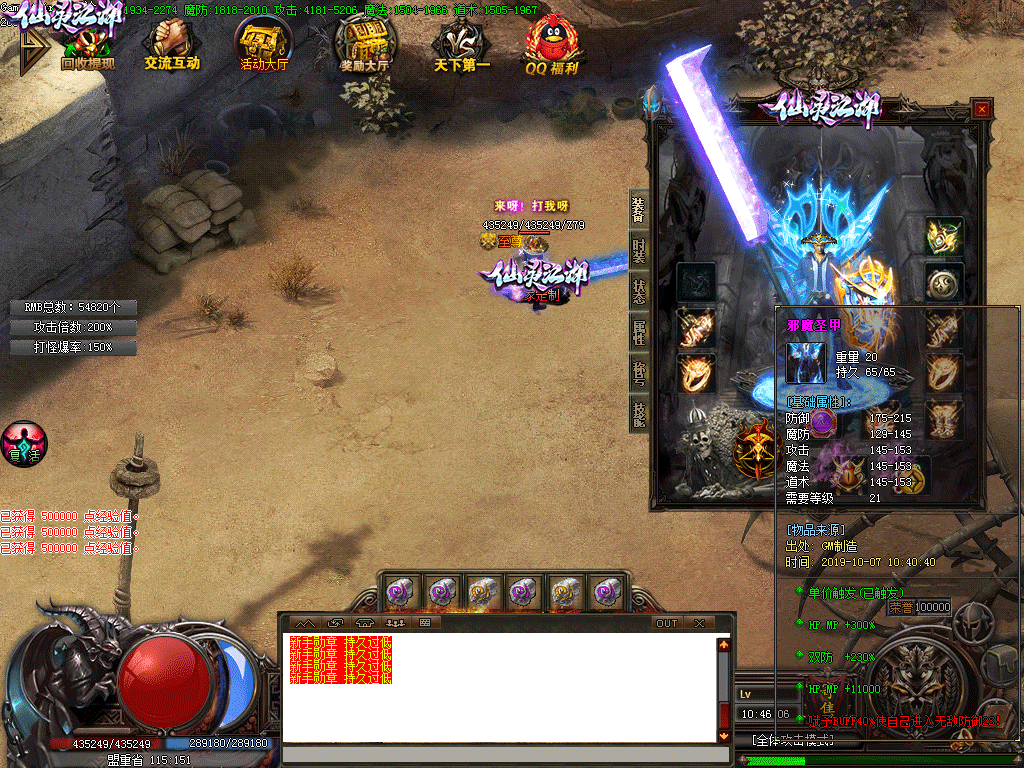Close the chat window with X

pyautogui.click(x=699, y=623)
